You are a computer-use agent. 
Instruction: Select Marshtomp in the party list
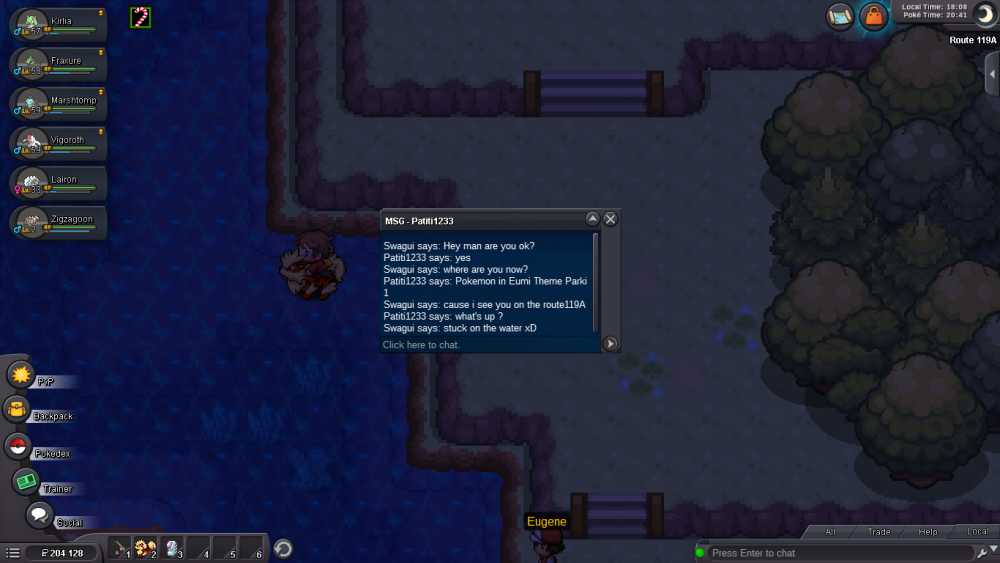58,105
